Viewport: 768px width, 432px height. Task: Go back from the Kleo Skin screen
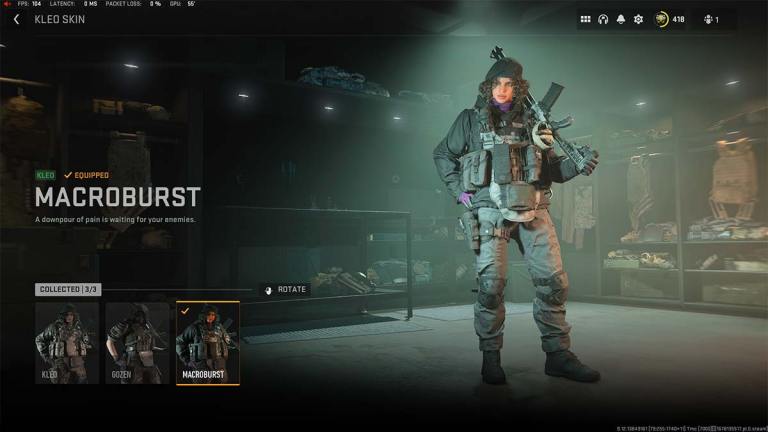[x=16, y=19]
